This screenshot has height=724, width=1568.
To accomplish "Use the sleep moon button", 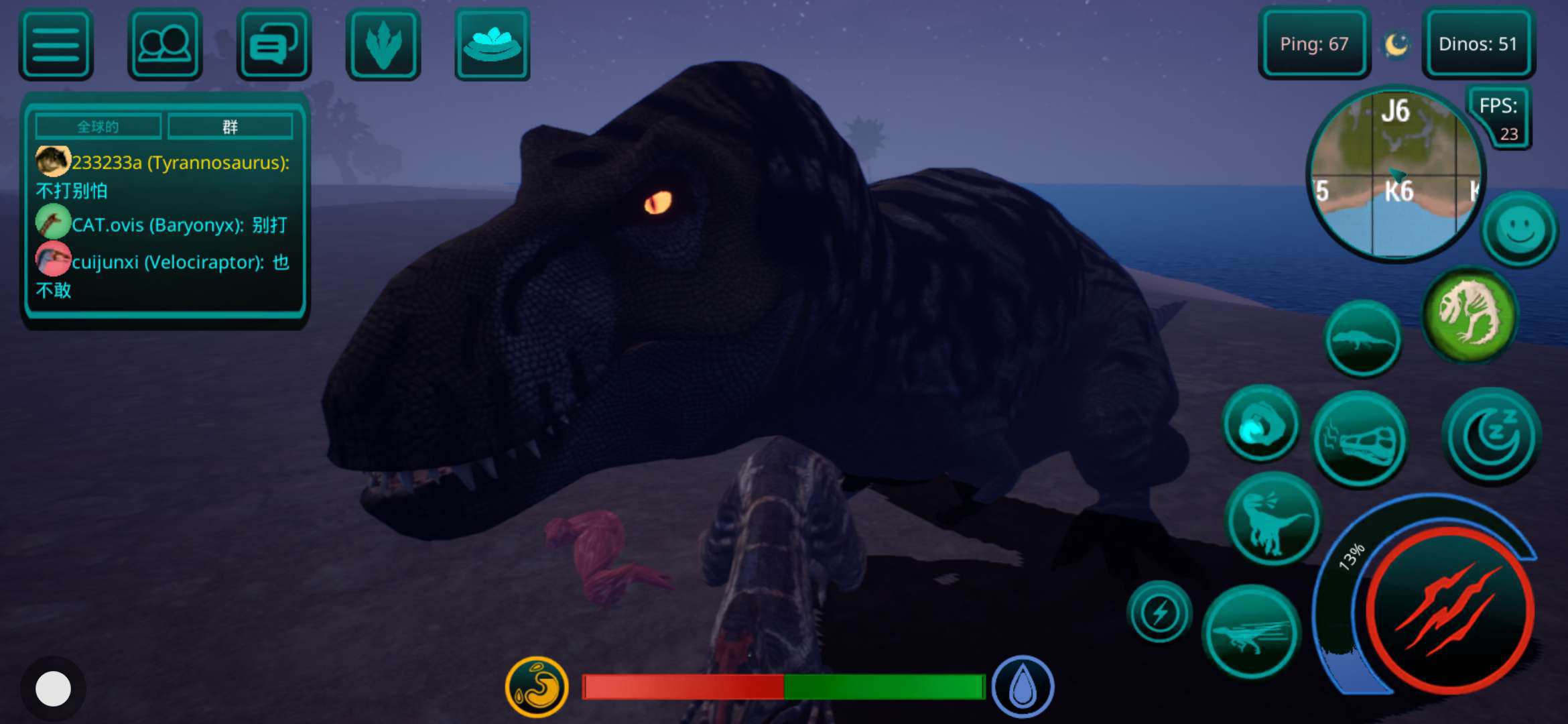I will pyautogui.click(x=1492, y=436).
